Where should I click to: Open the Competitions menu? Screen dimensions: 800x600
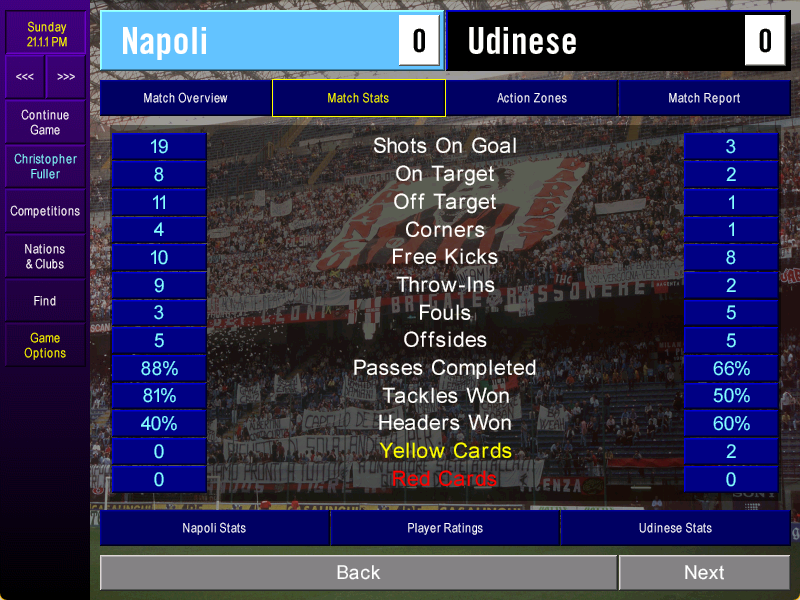pyautogui.click(x=45, y=211)
